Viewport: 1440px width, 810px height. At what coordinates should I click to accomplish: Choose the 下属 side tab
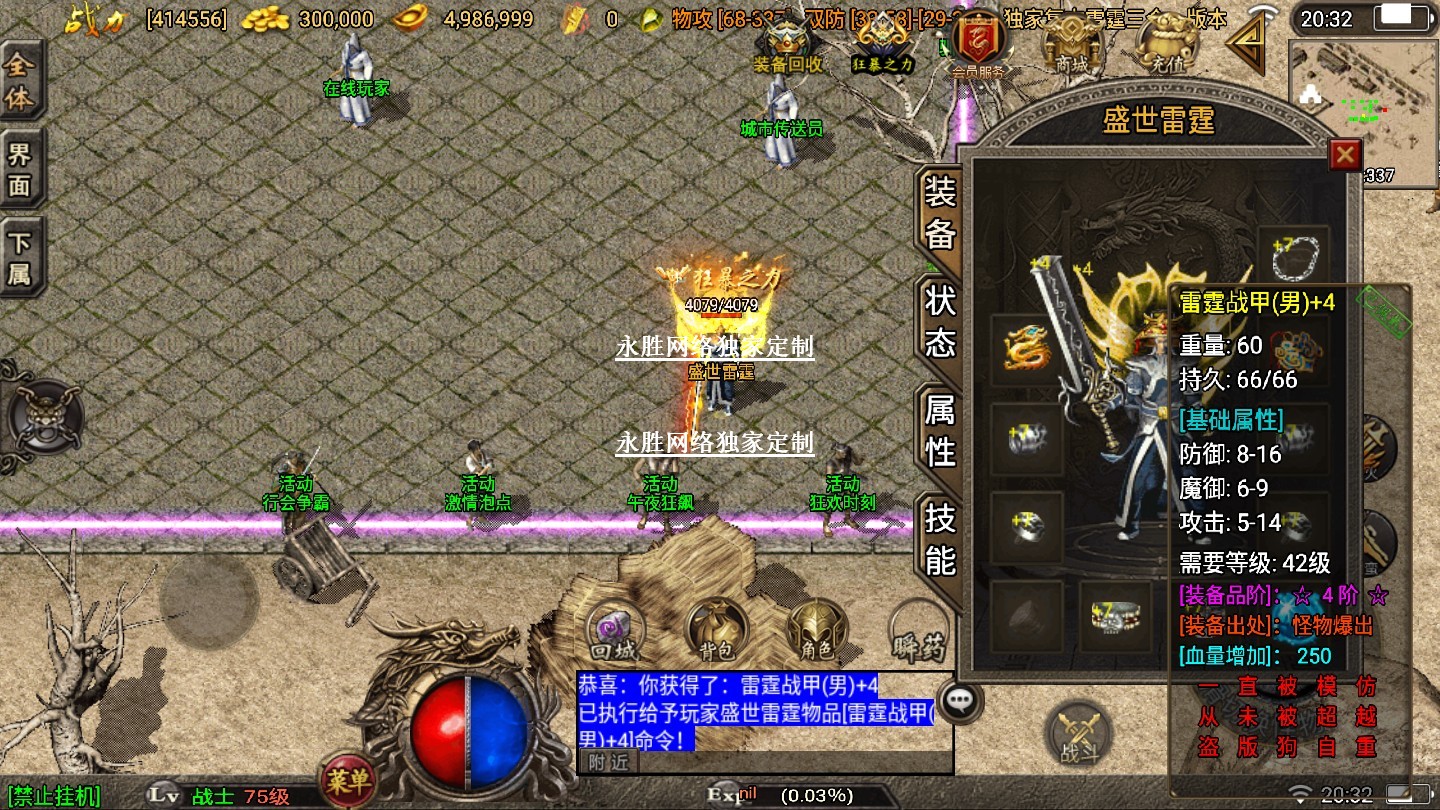20,258
